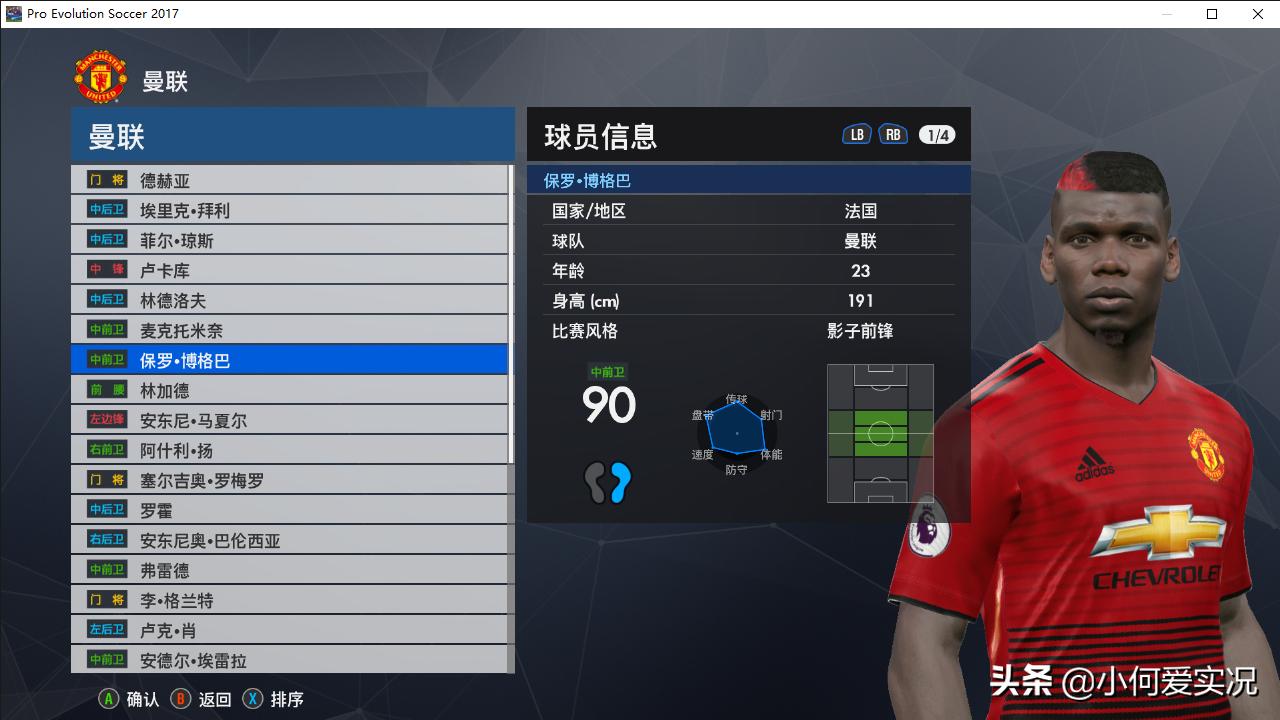Click the blue X sort icon
This screenshot has width=1280, height=720.
[x=251, y=699]
